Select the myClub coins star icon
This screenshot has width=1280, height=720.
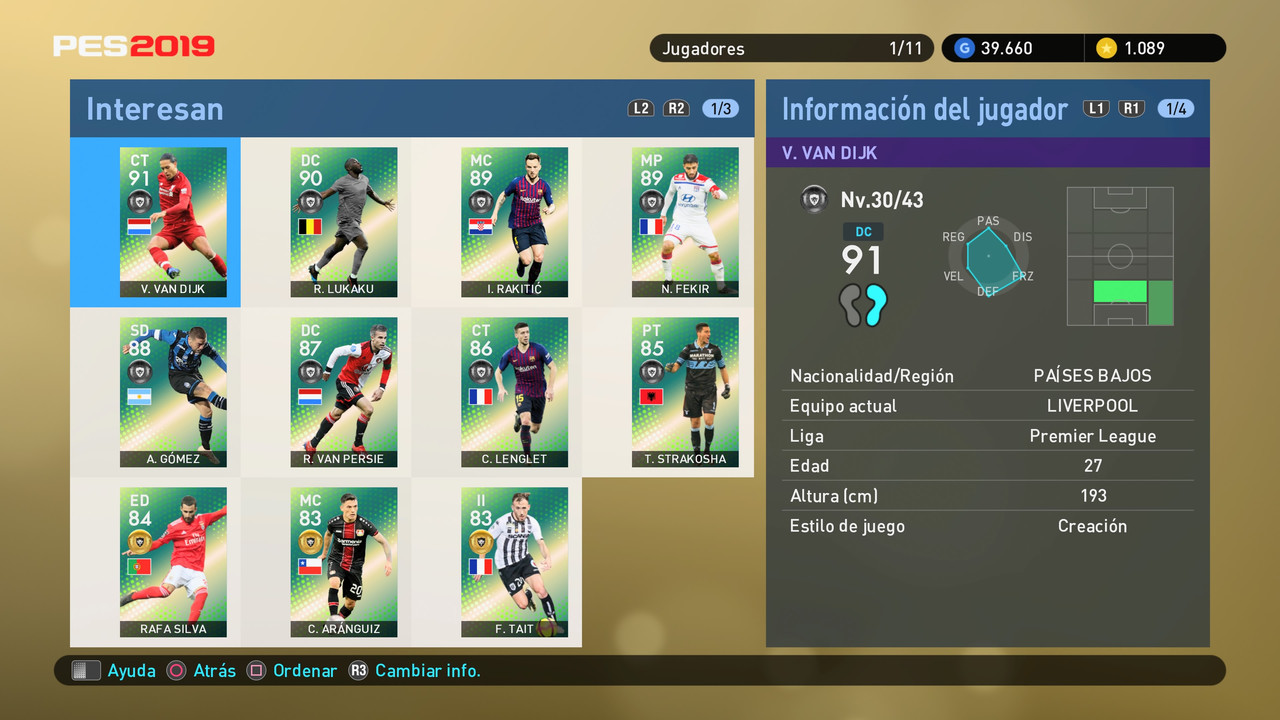(1107, 47)
